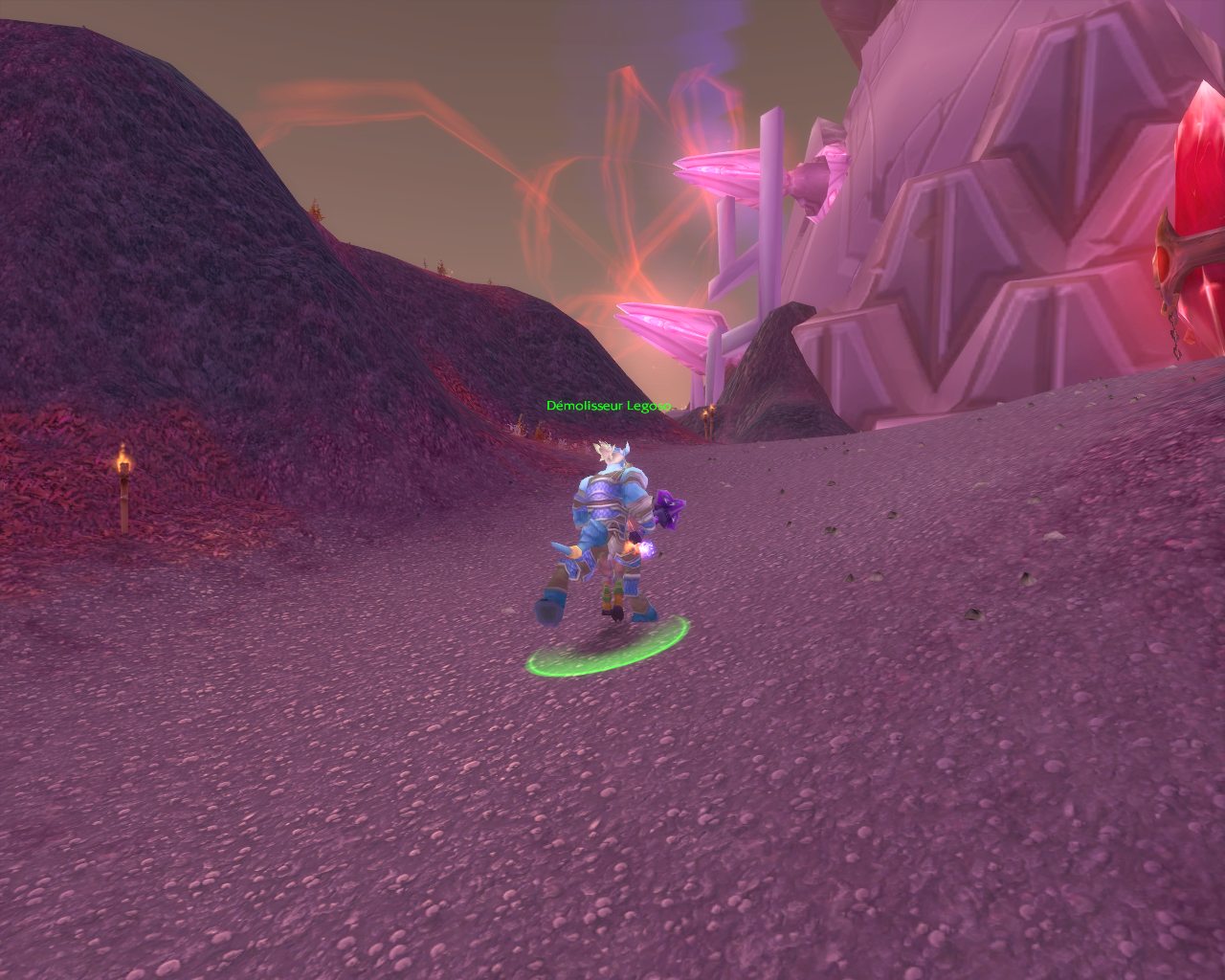Select the Démolisseur Legoso name label

pyautogui.click(x=608, y=406)
